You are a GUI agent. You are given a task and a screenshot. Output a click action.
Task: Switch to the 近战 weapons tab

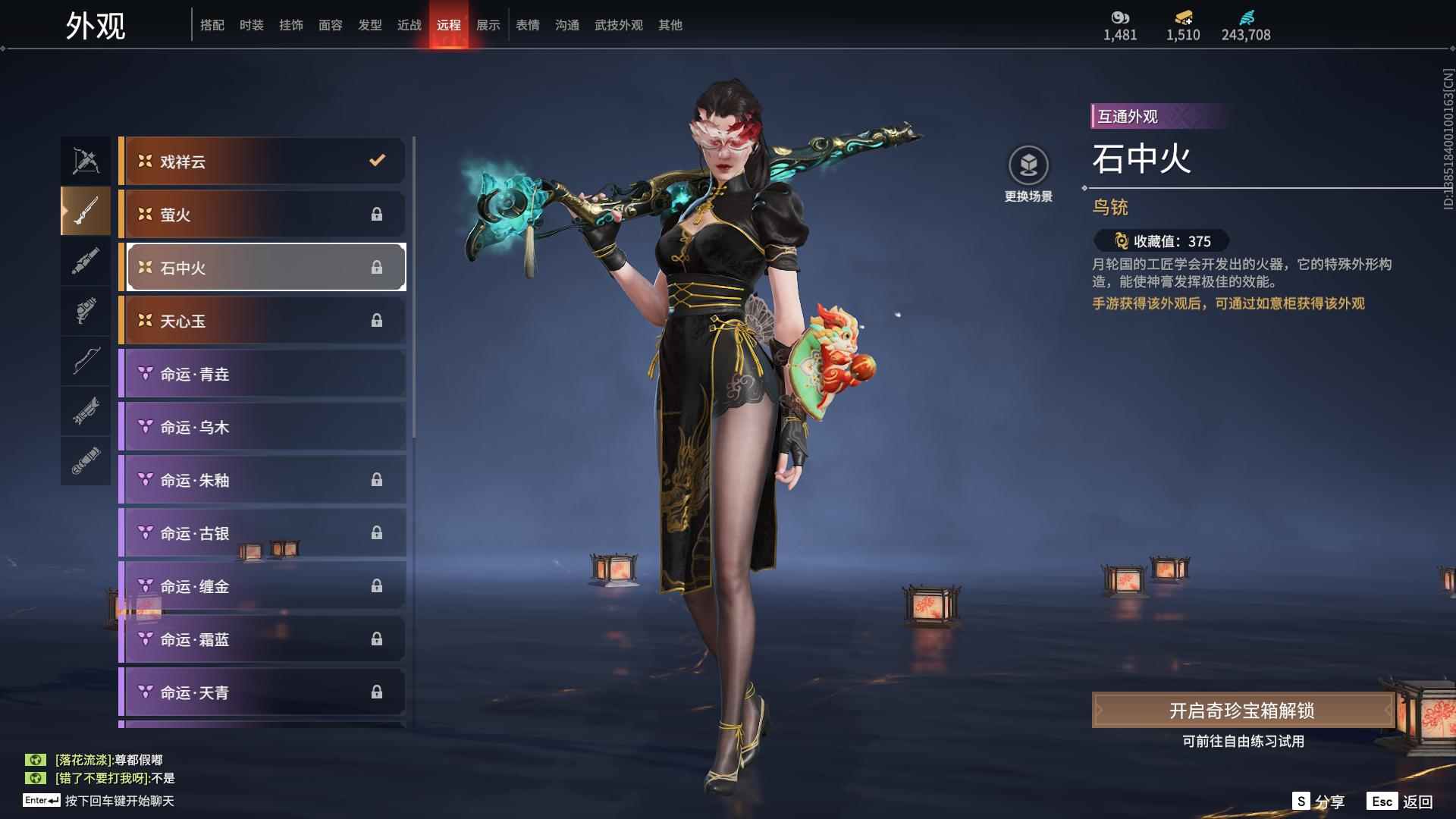click(409, 25)
